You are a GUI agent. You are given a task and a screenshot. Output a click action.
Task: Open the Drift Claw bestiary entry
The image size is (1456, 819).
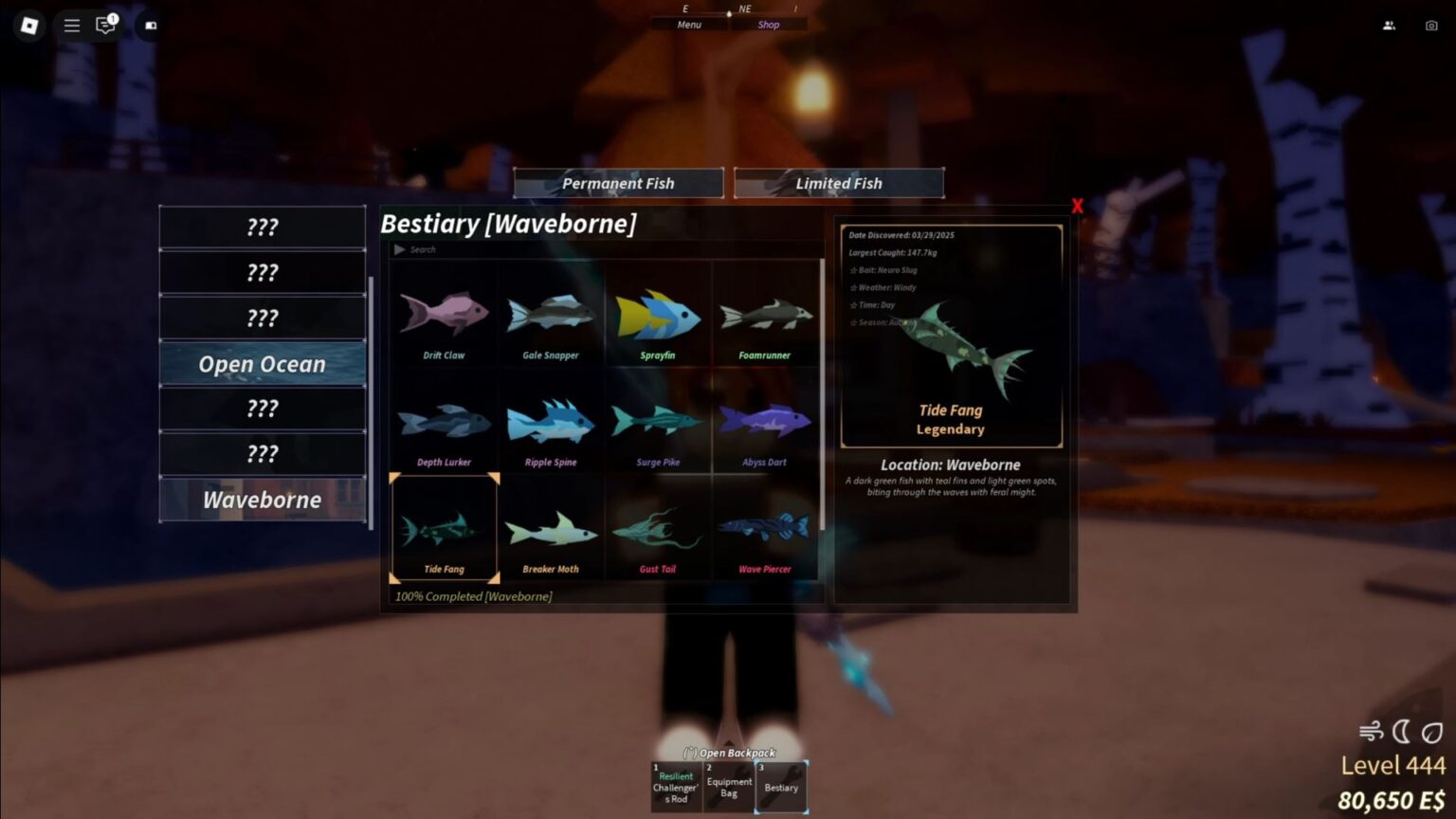coord(443,315)
